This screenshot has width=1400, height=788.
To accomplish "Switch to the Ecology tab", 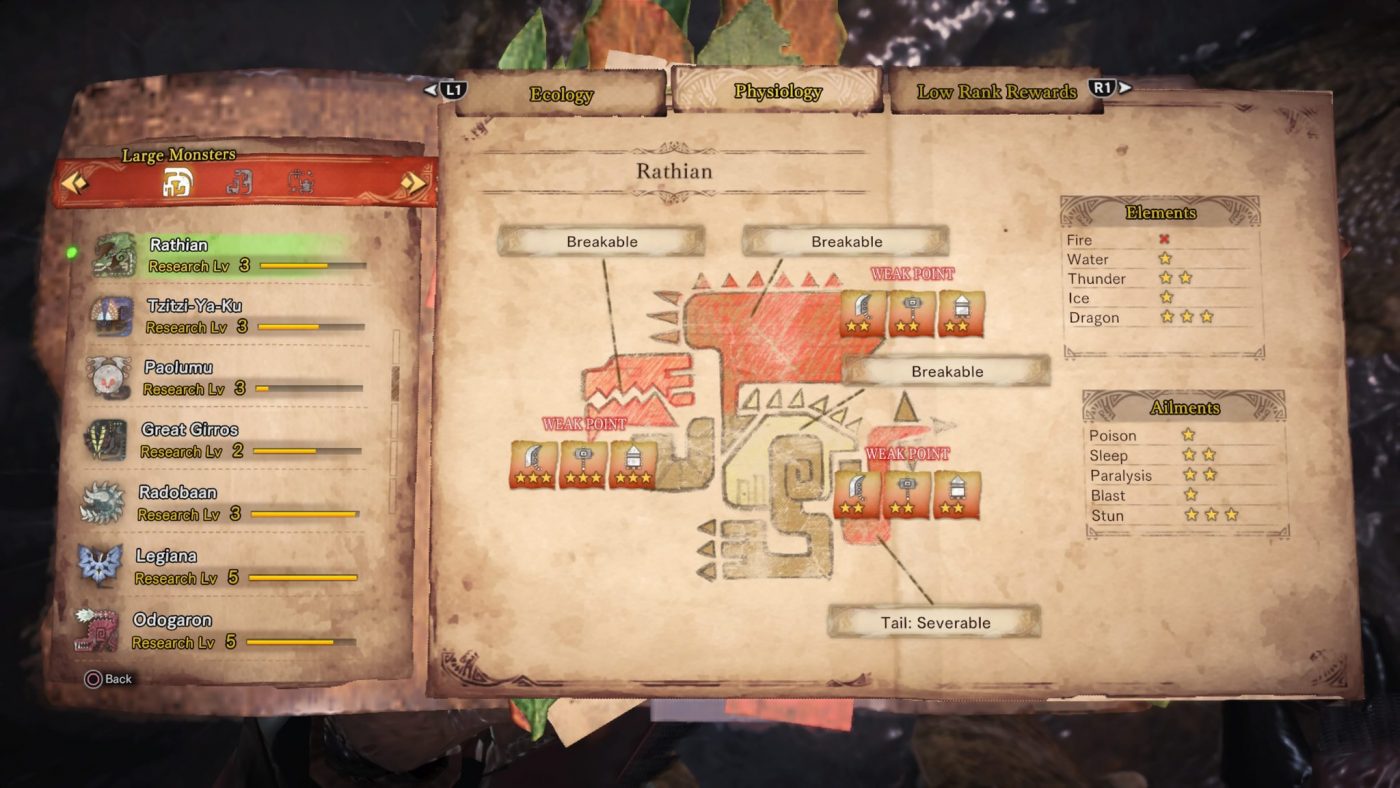I will tap(561, 94).
